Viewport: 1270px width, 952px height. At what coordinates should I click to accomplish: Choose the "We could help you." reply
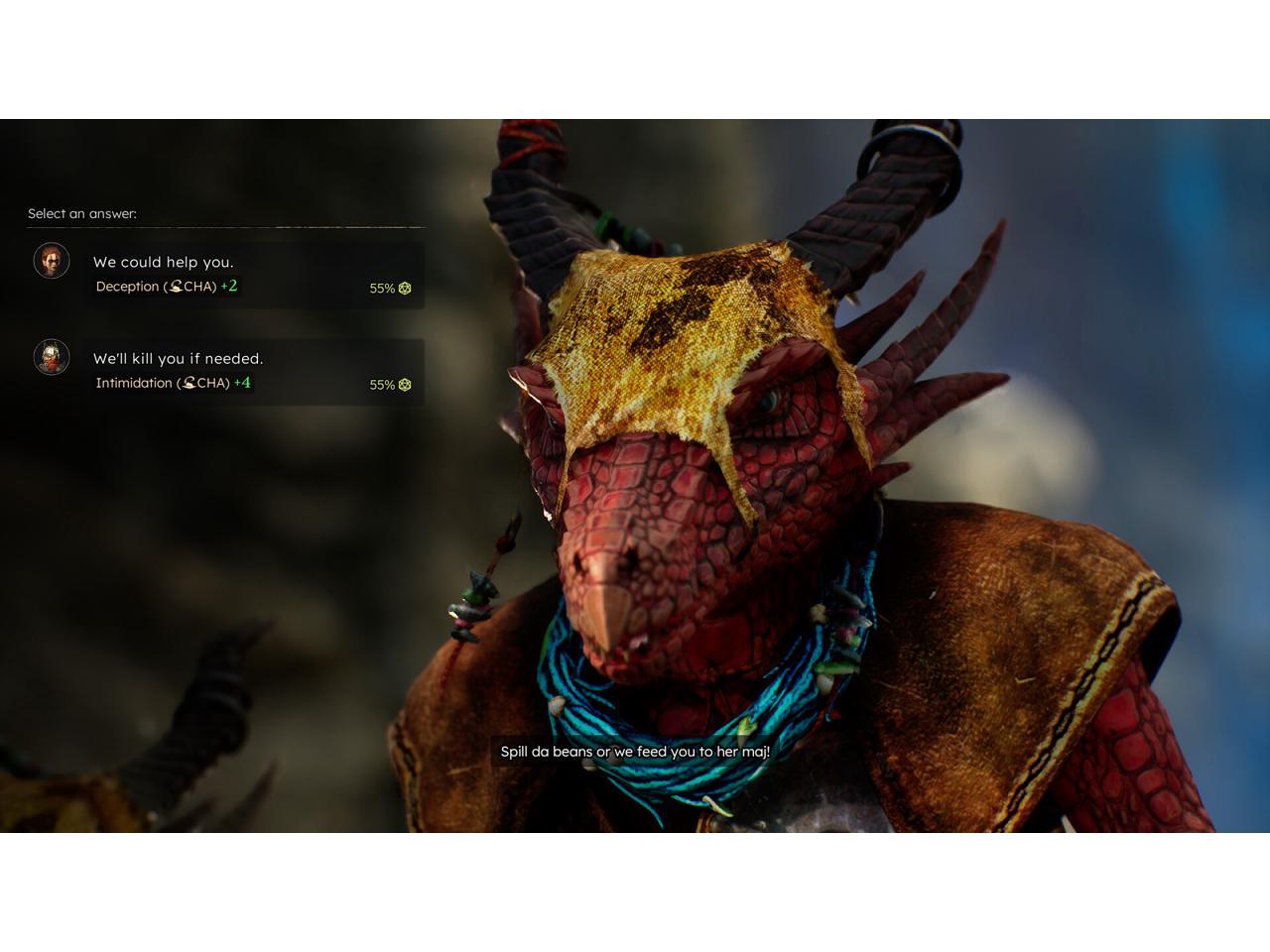click(x=164, y=263)
